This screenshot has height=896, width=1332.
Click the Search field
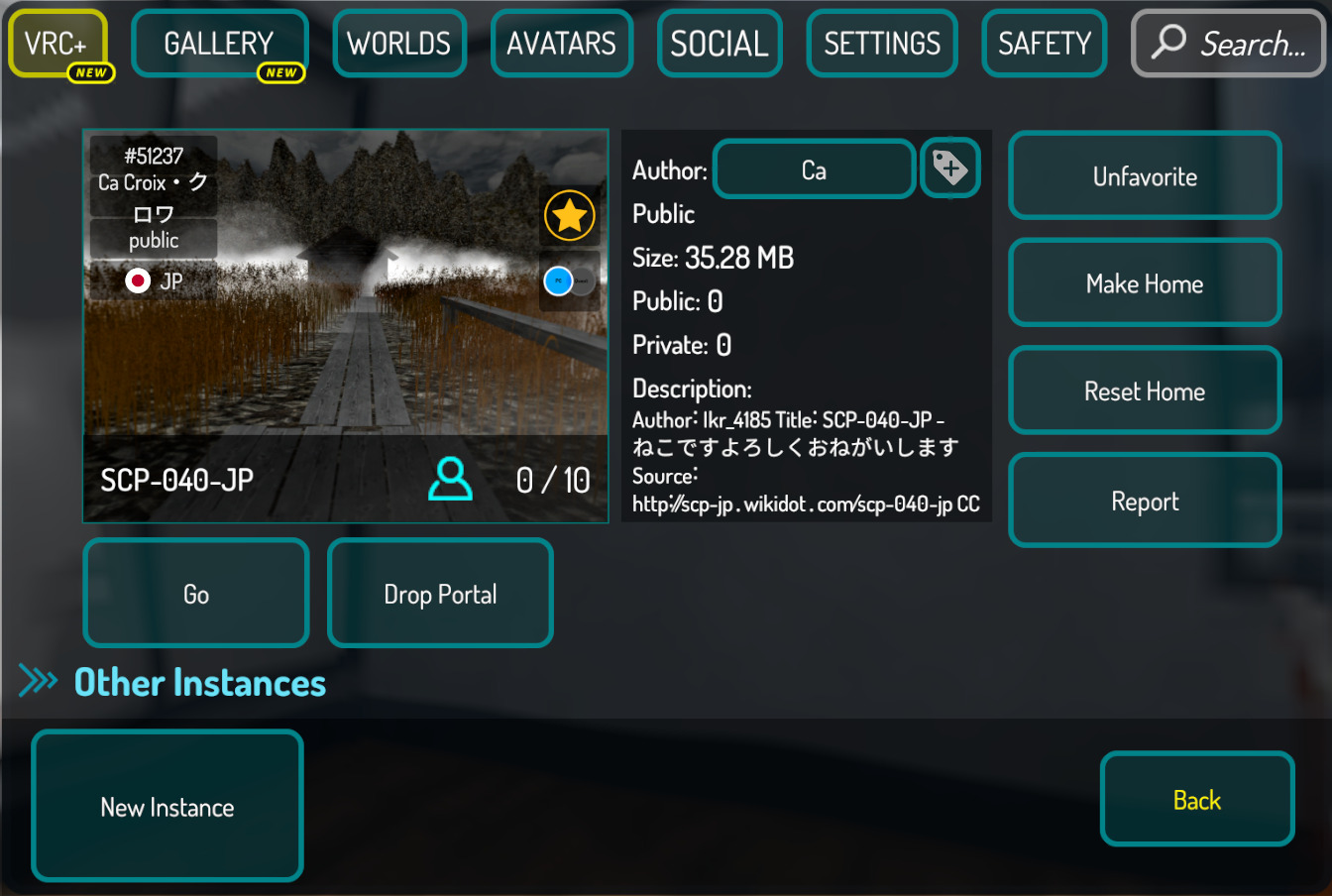coord(1229,44)
